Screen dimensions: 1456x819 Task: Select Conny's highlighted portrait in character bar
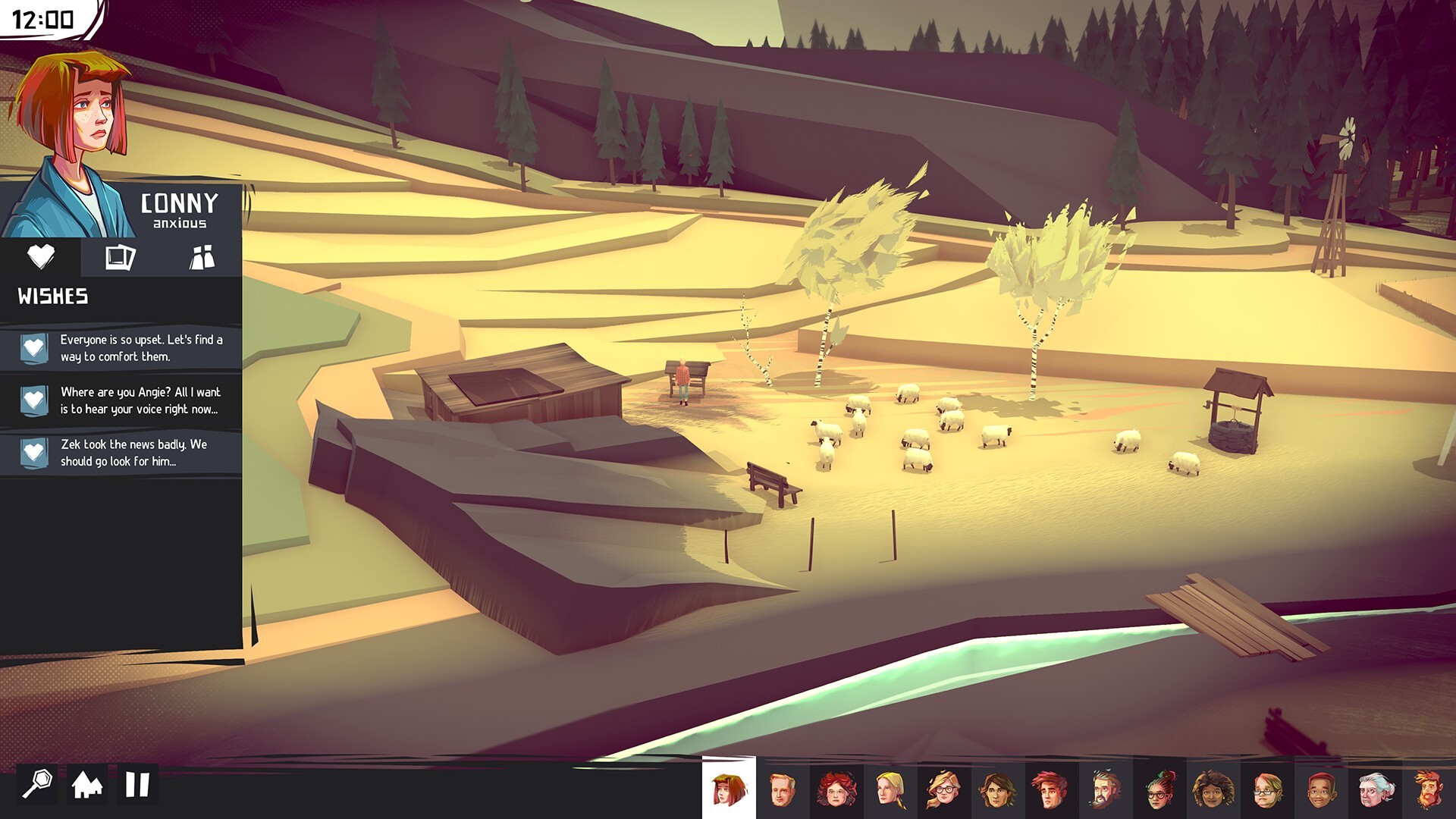click(729, 789)
